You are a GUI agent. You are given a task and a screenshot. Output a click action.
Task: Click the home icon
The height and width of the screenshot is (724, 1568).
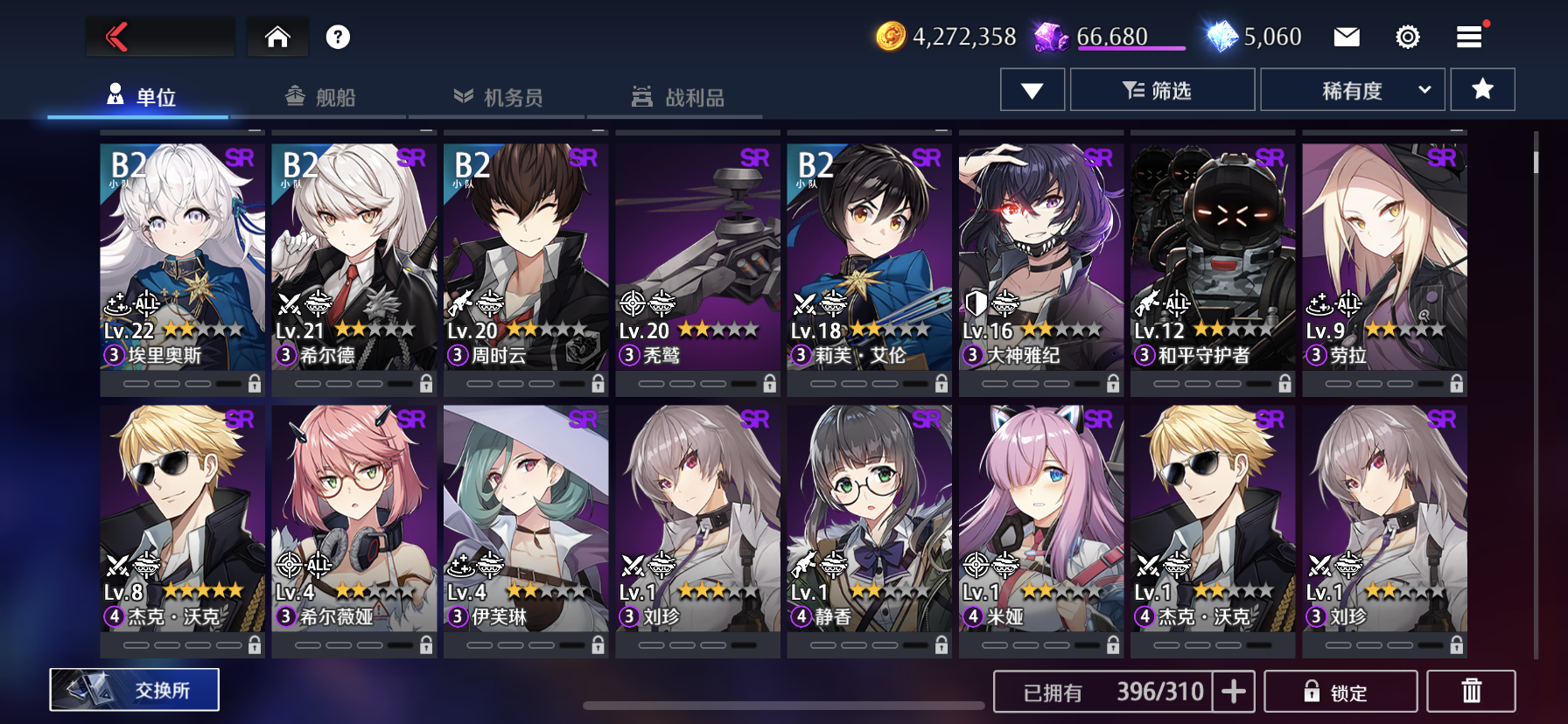point(277,36)
